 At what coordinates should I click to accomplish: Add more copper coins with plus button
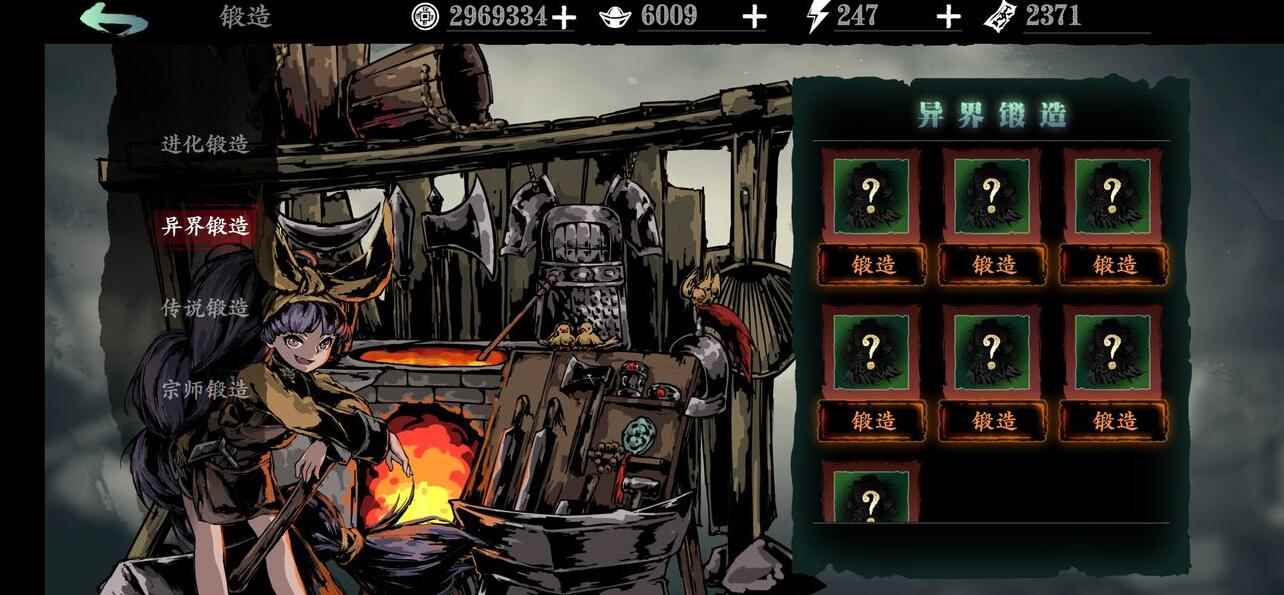coord(564,17)
